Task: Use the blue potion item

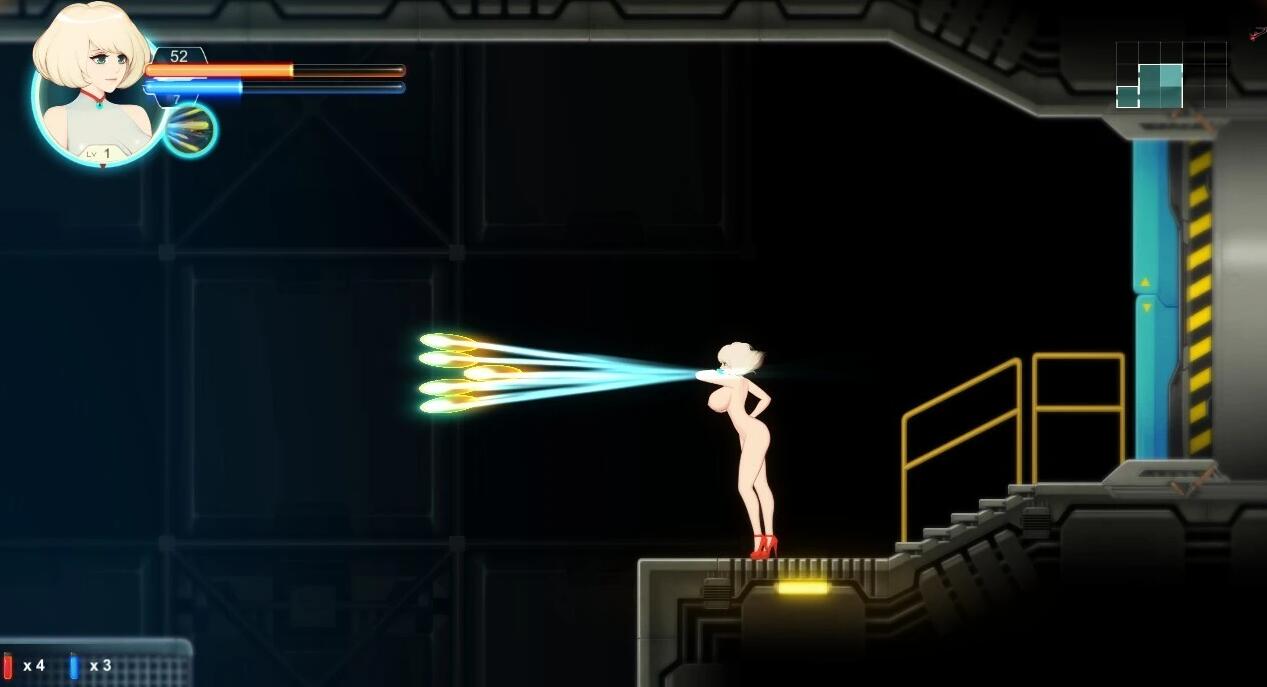Action: tap(74, 666)
